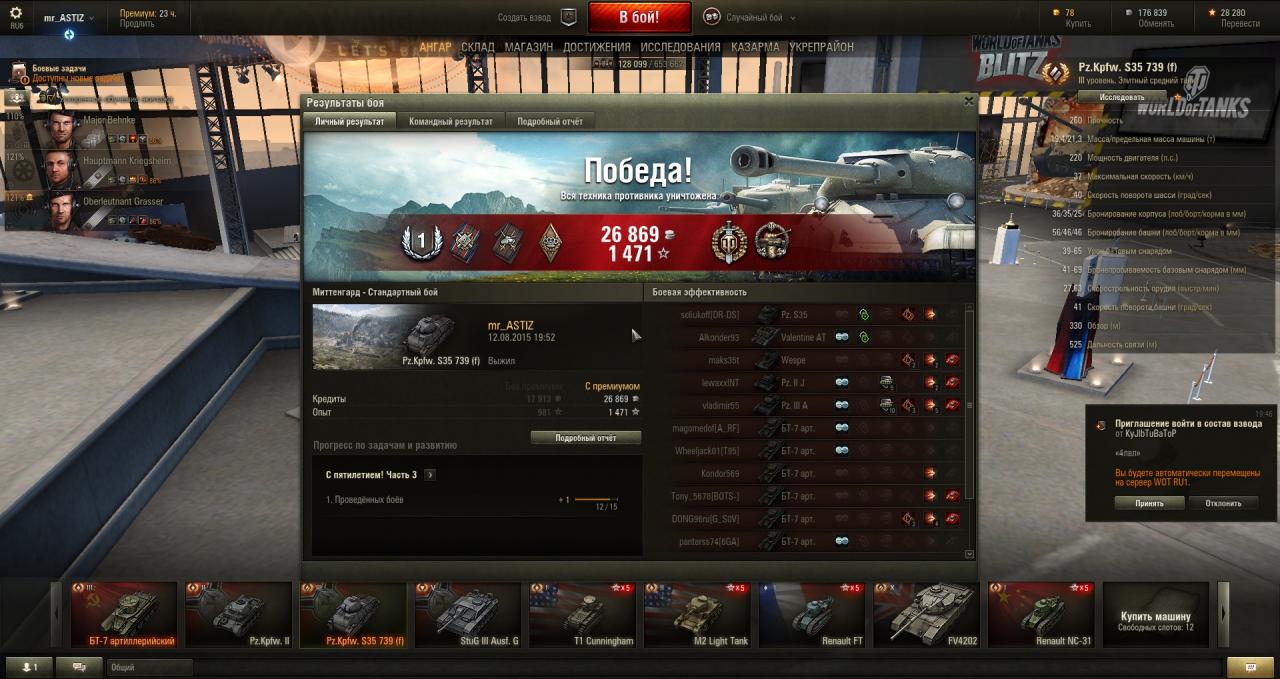Click the Подробный отчёт button under credits
Viewport: 1280px width, 679px height.
coord(585,438)
